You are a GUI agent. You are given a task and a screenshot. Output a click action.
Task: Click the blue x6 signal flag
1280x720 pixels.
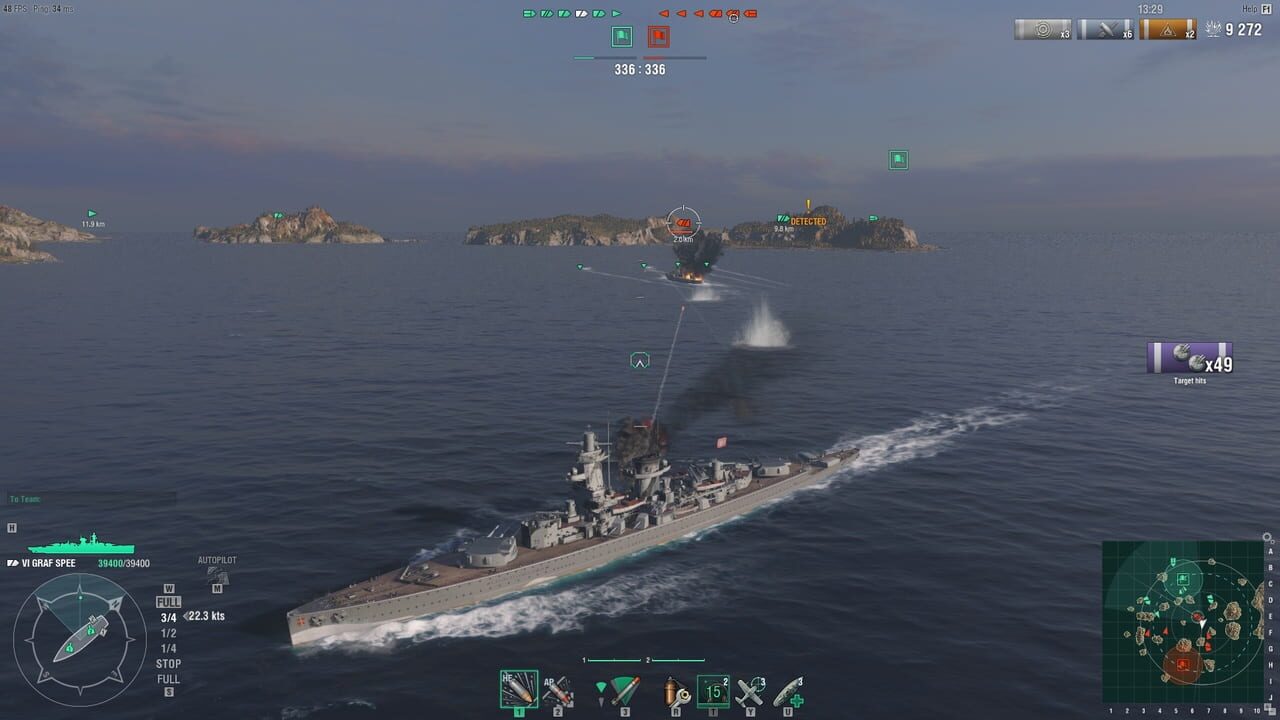pos(1105,30)
